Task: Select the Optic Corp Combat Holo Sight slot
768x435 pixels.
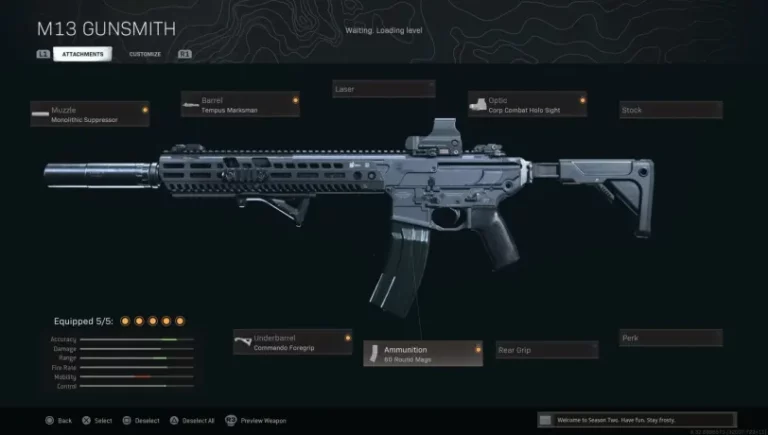Action: [x=527, y=105]
